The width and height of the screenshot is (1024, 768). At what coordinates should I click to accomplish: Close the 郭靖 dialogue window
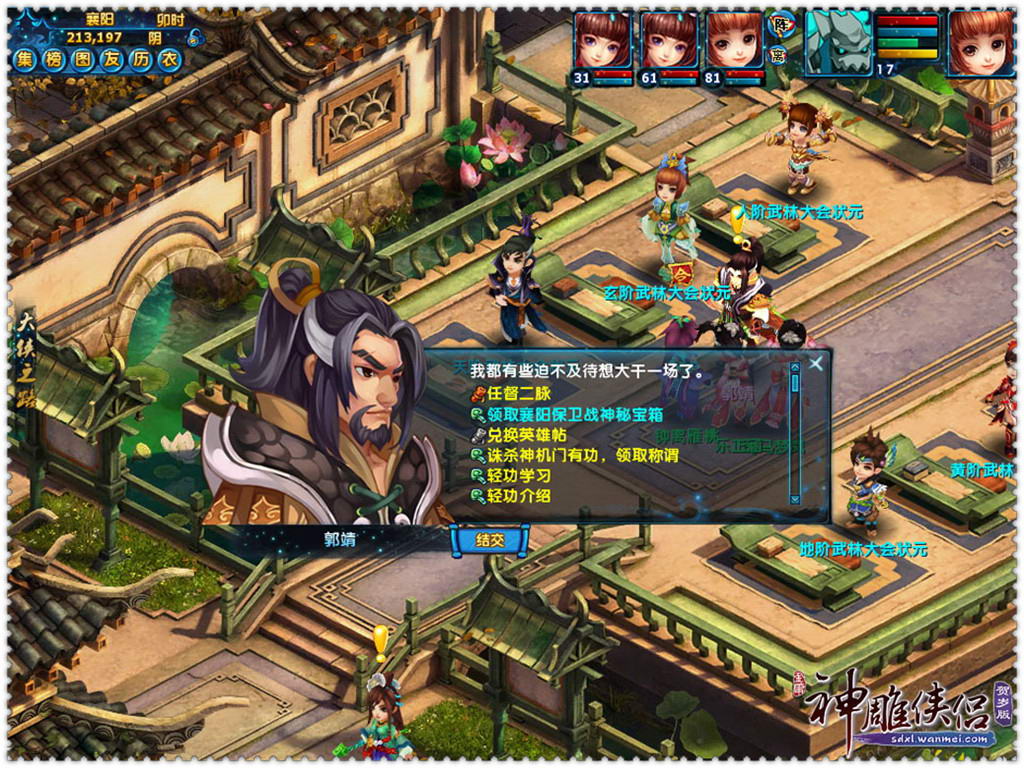817,363
